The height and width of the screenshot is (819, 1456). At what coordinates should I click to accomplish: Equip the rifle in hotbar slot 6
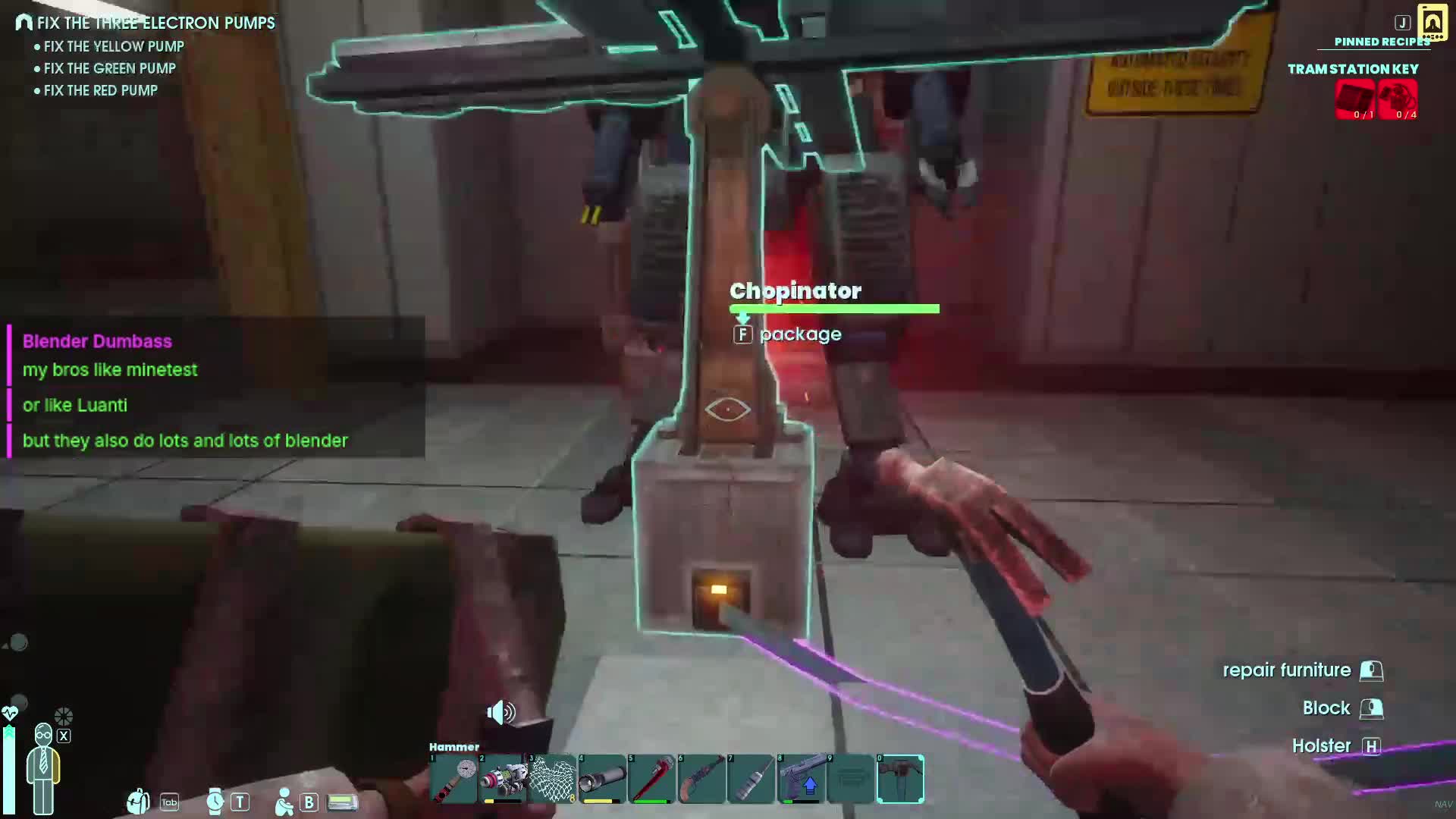701,779
